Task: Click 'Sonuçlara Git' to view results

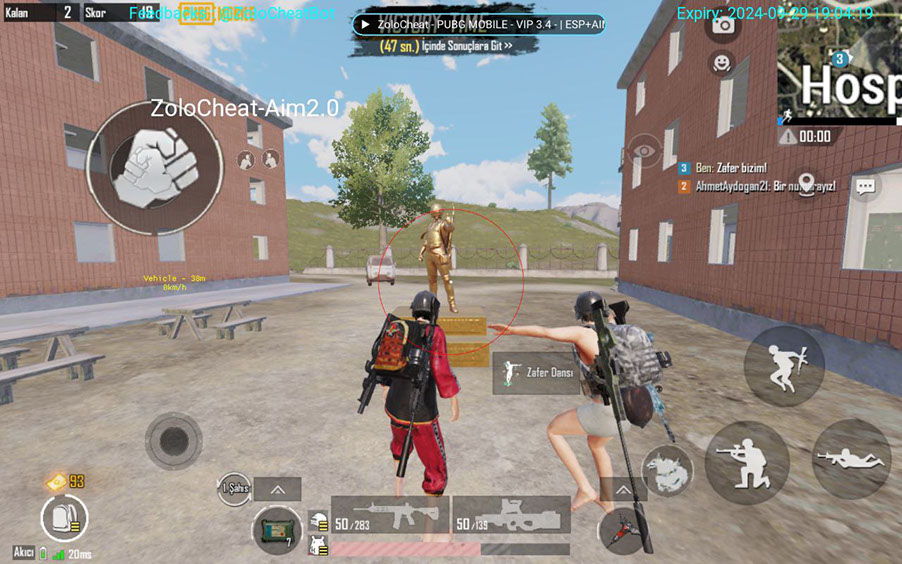Action: [x=445, y=46]
